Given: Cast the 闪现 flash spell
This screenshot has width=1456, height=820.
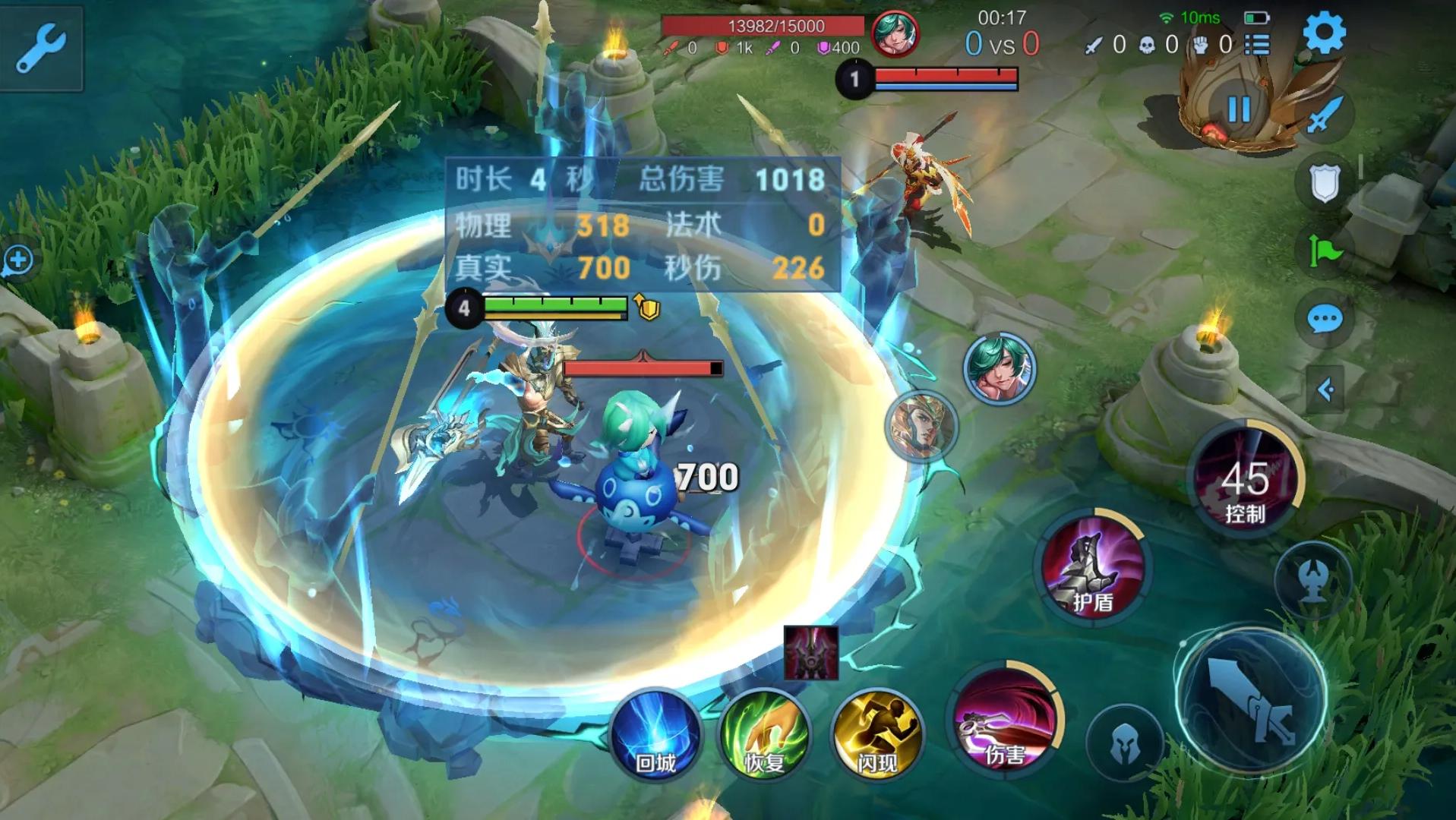Looking at the screenshot, I should point(877,734).
